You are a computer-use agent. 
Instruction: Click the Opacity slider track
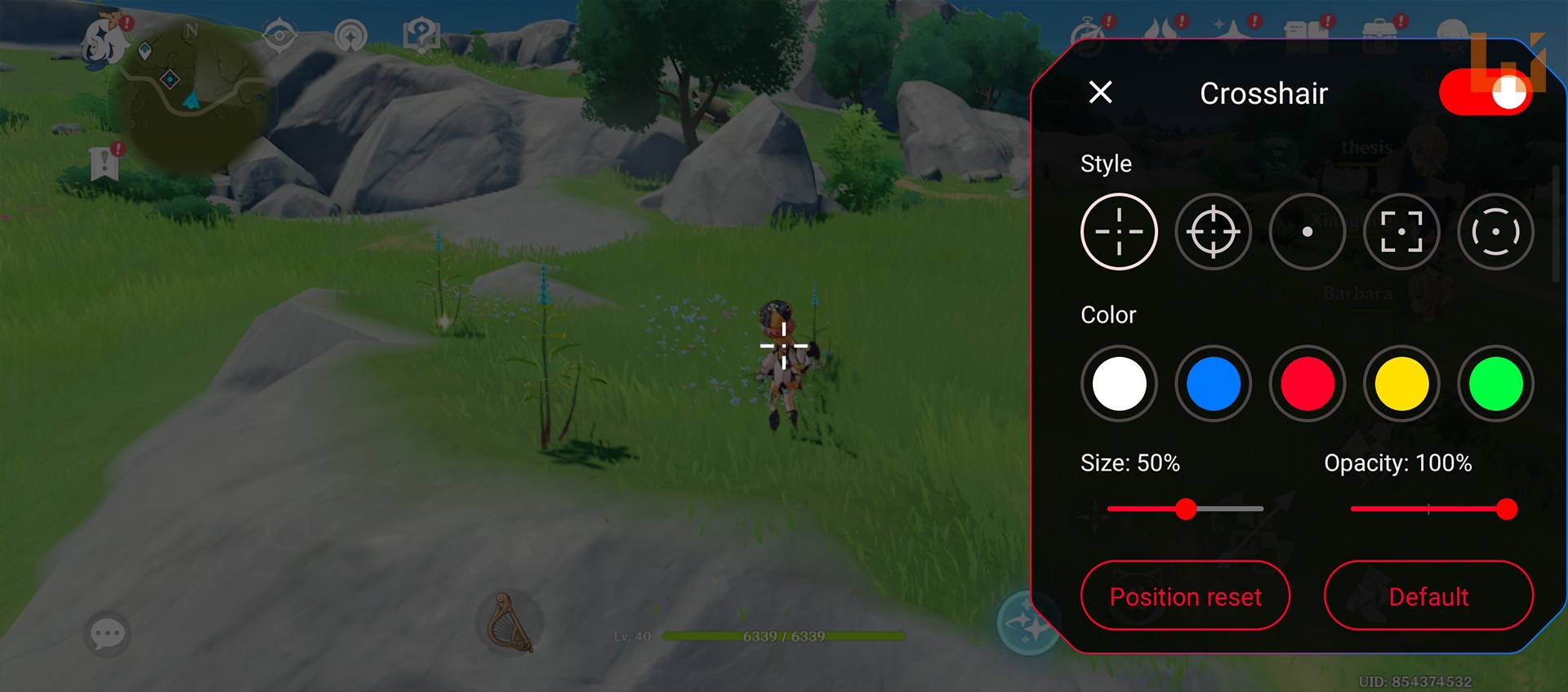(1429, 509)
